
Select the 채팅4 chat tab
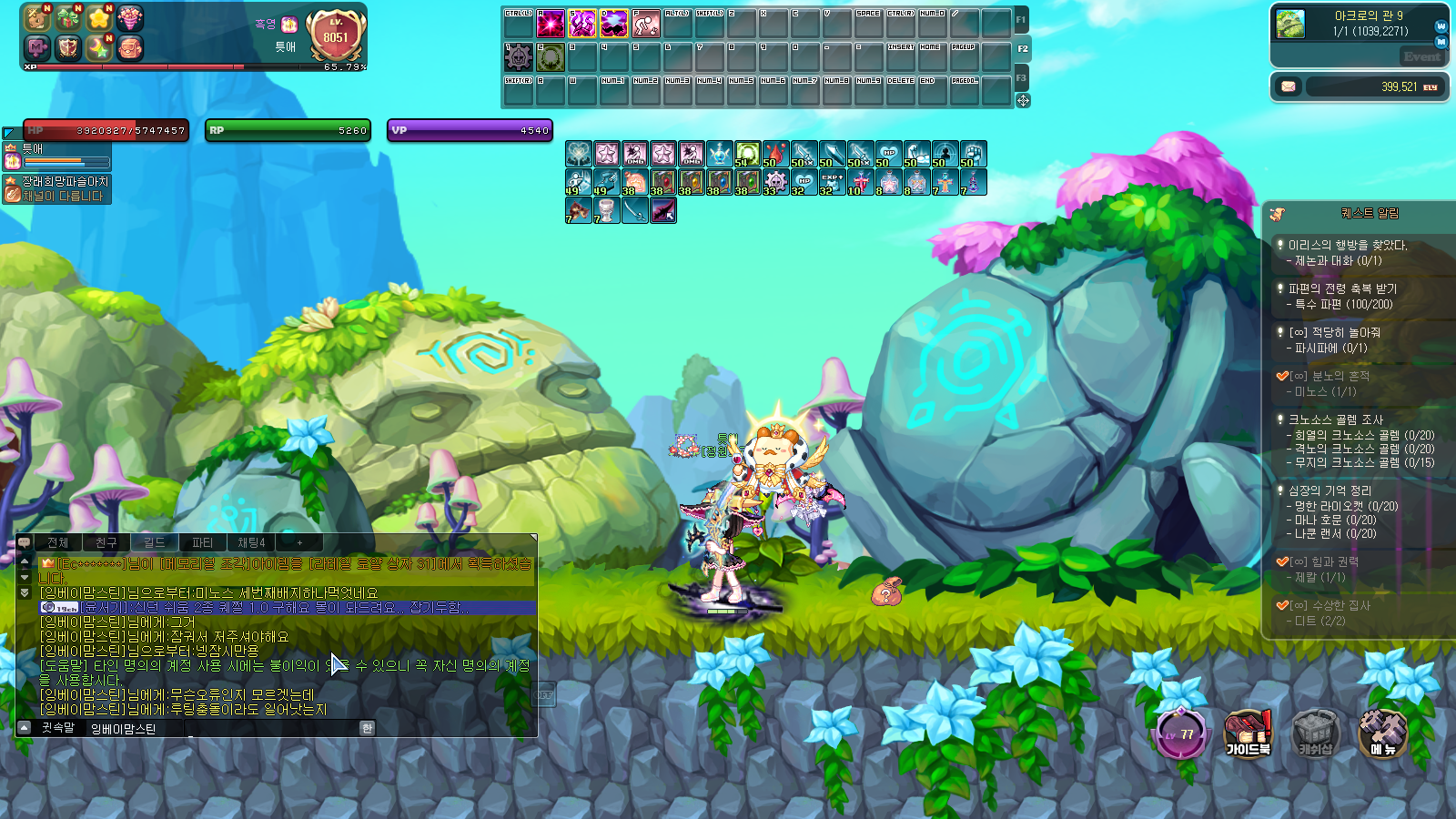coord(251,542)
